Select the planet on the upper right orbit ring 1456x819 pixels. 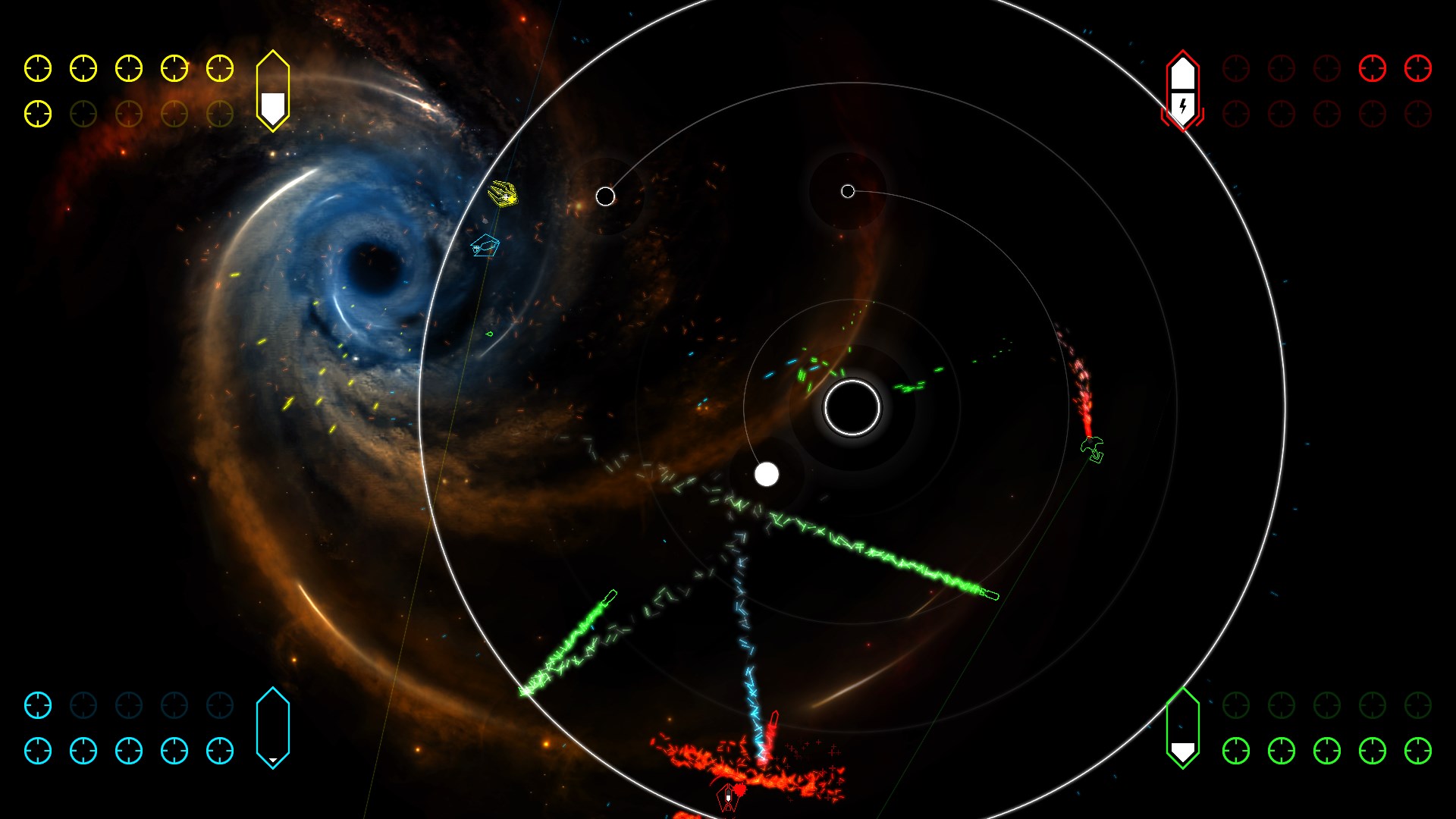click(847, 191)
